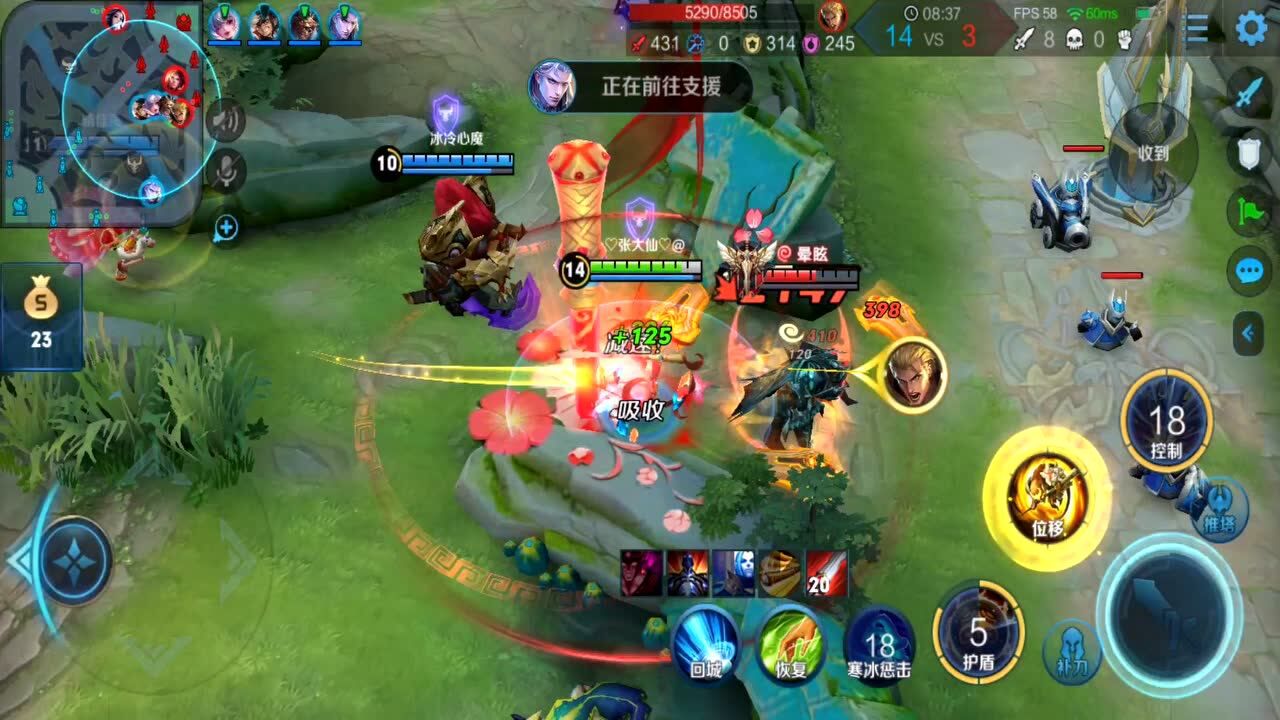Cast the 位移 dash ability
This screenshot has height=720, width=1280.
click(1046, 497)
